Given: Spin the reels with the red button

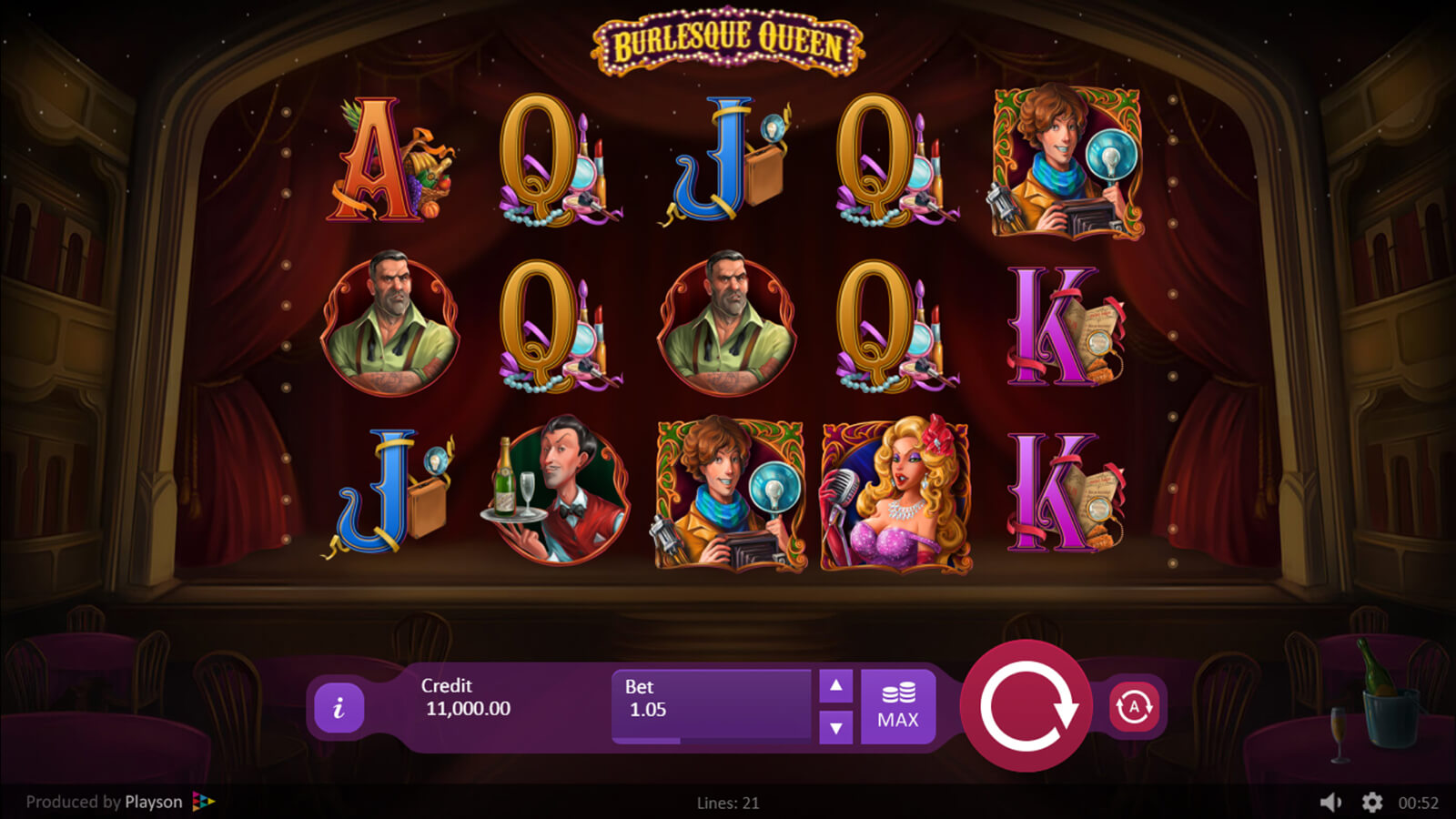Looking at the screenshot, I should click(1026, 706).
